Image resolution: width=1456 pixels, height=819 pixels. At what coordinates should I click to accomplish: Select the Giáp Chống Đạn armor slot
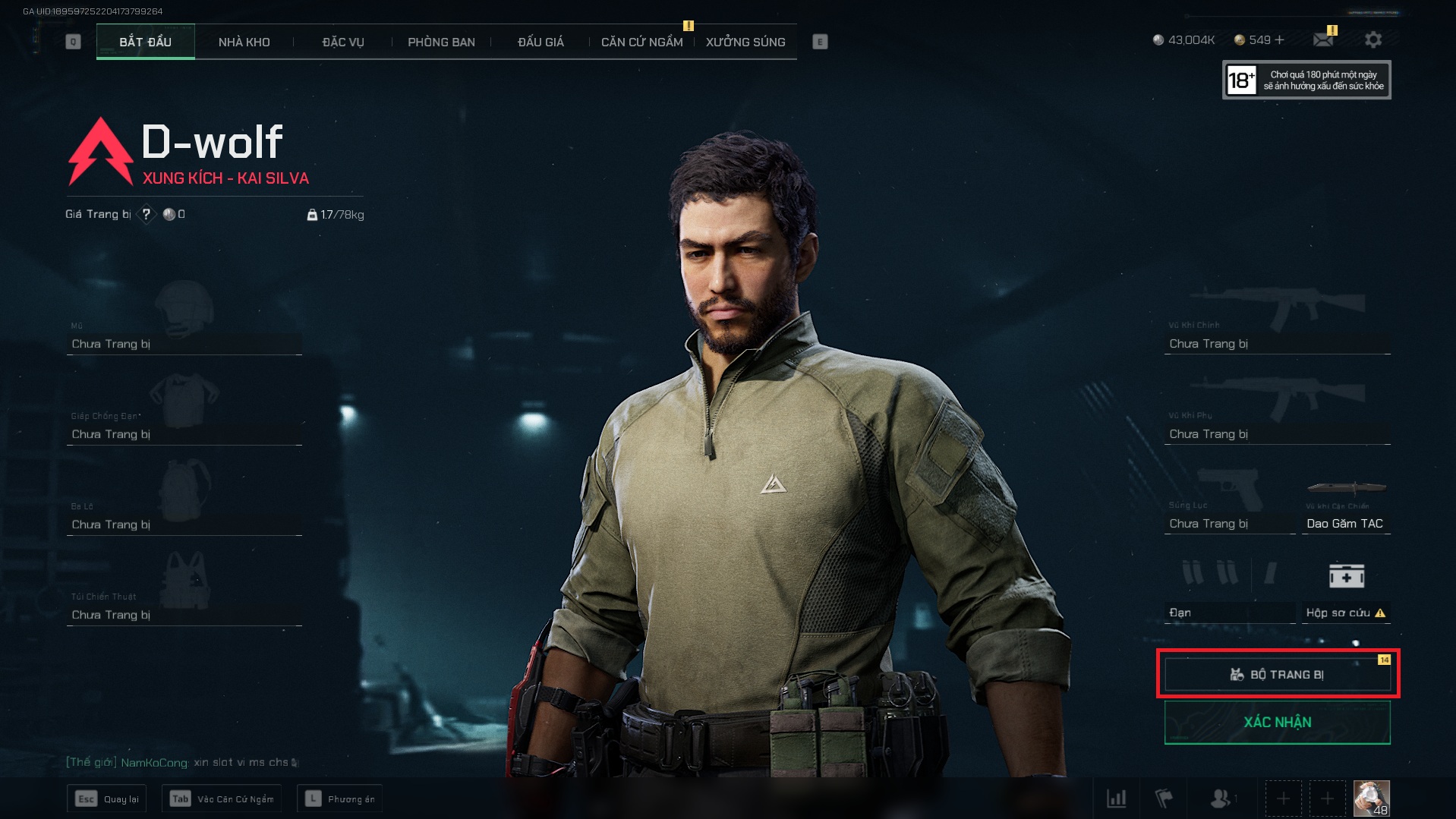(184, 414)
